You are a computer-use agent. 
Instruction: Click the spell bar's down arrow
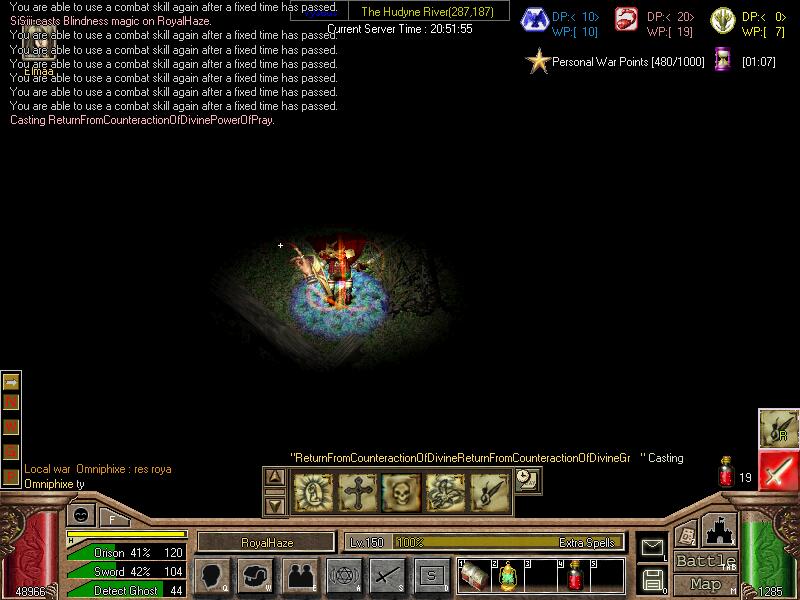(275, 504)
